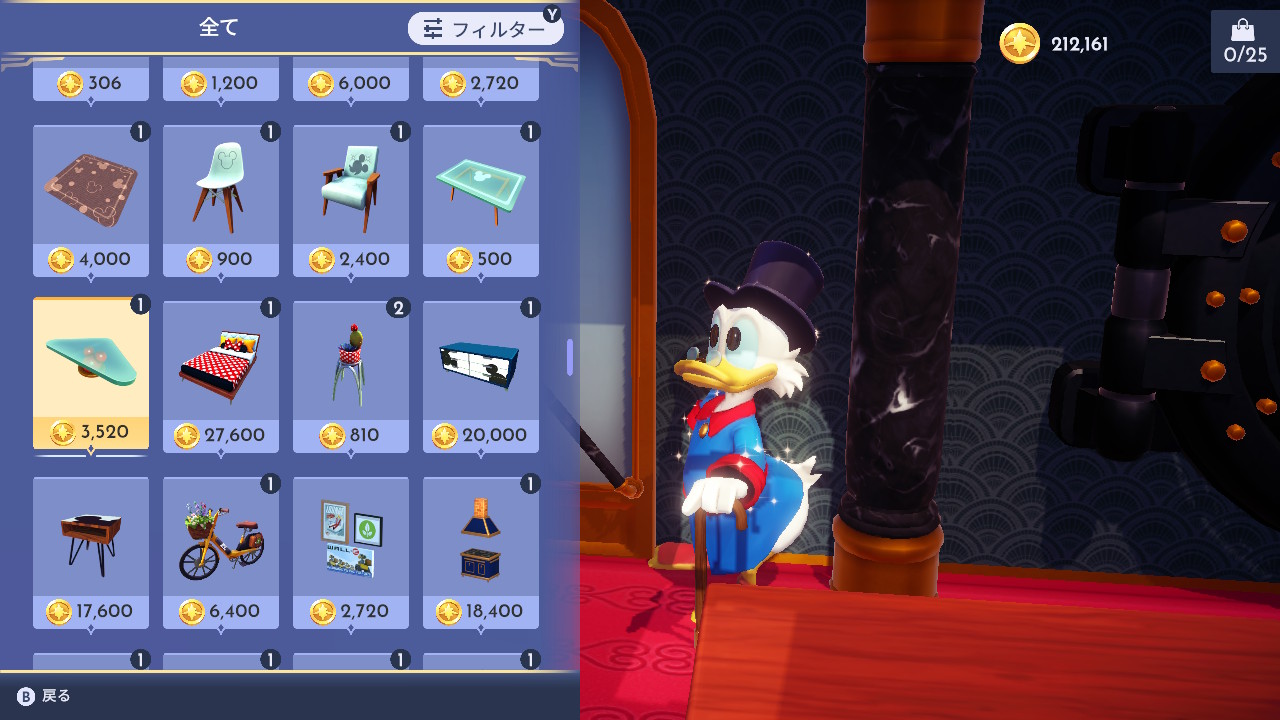Select the wall picture set for 2,720
This screenshot has height=720, width=1280.
coord(351,552)
